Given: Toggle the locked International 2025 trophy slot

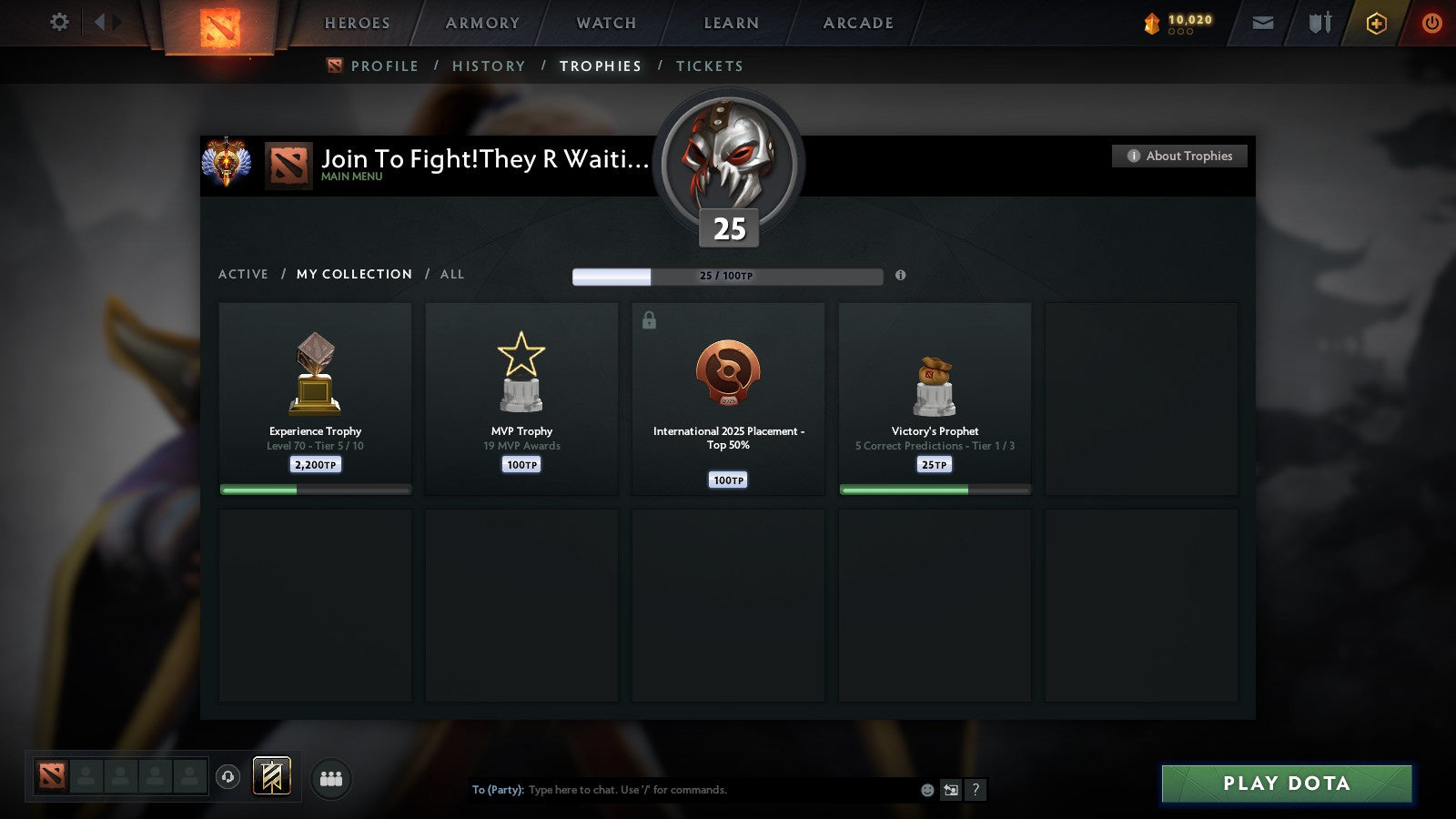Looking at the screenshot, I should point(651,319).
